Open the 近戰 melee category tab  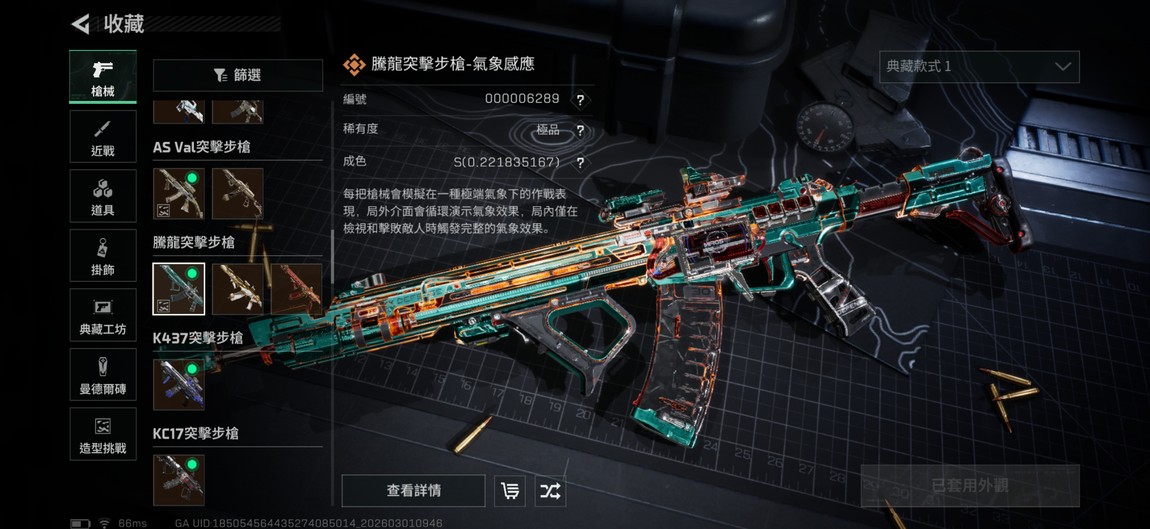(103, 137)
